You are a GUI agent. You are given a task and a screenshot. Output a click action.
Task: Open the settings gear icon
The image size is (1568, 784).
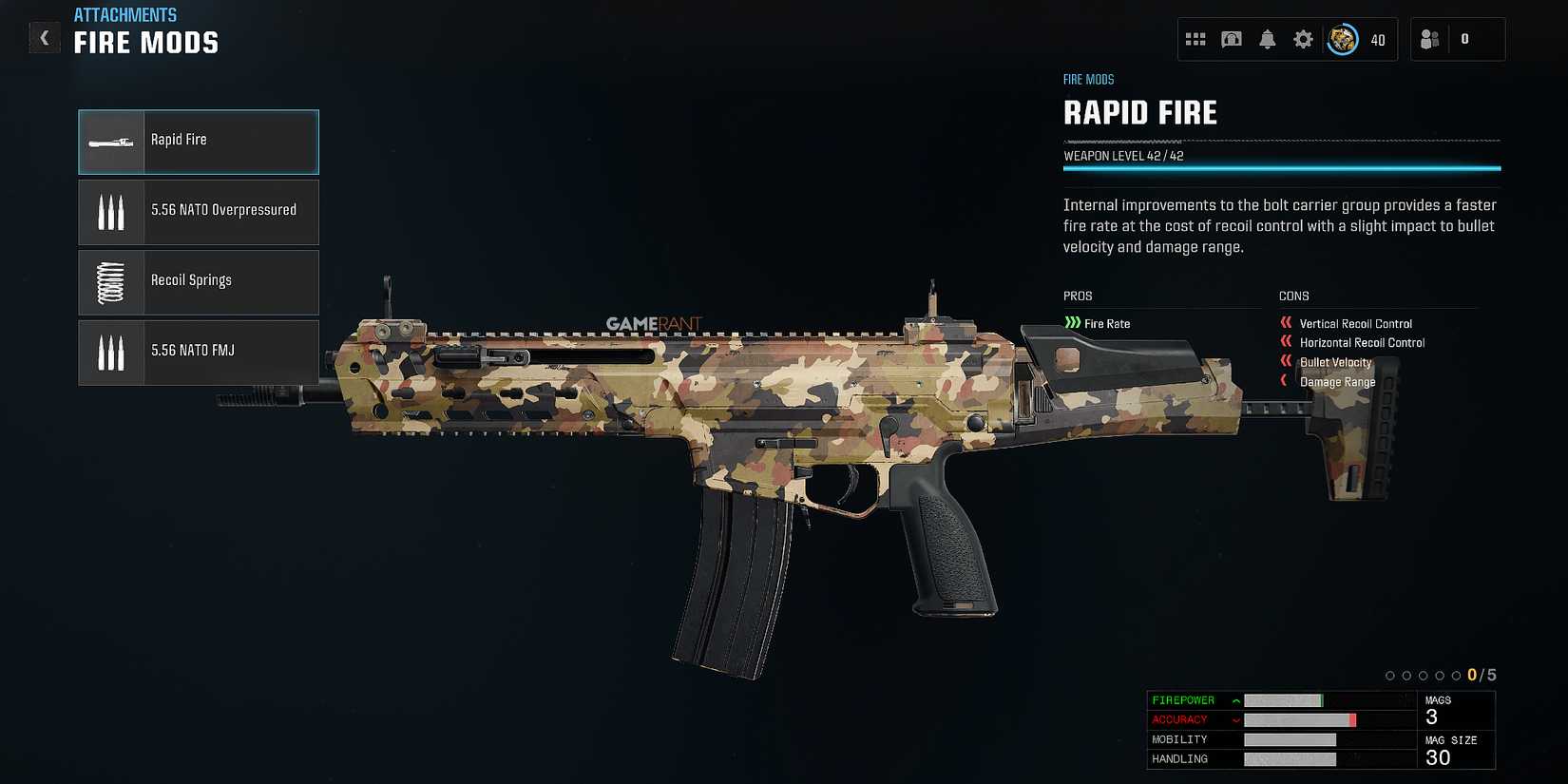point(1302,39)
